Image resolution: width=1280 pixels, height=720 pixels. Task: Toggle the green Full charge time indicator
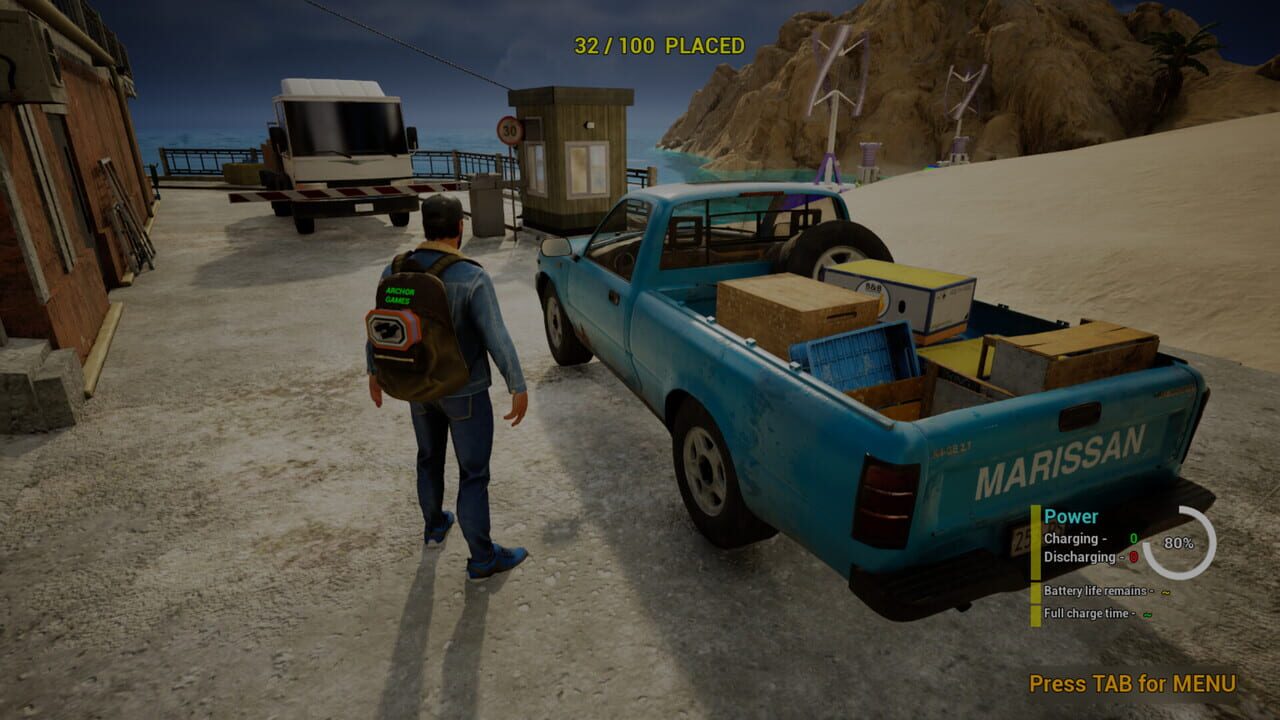pyautogui.click(x=1147, y=615)
